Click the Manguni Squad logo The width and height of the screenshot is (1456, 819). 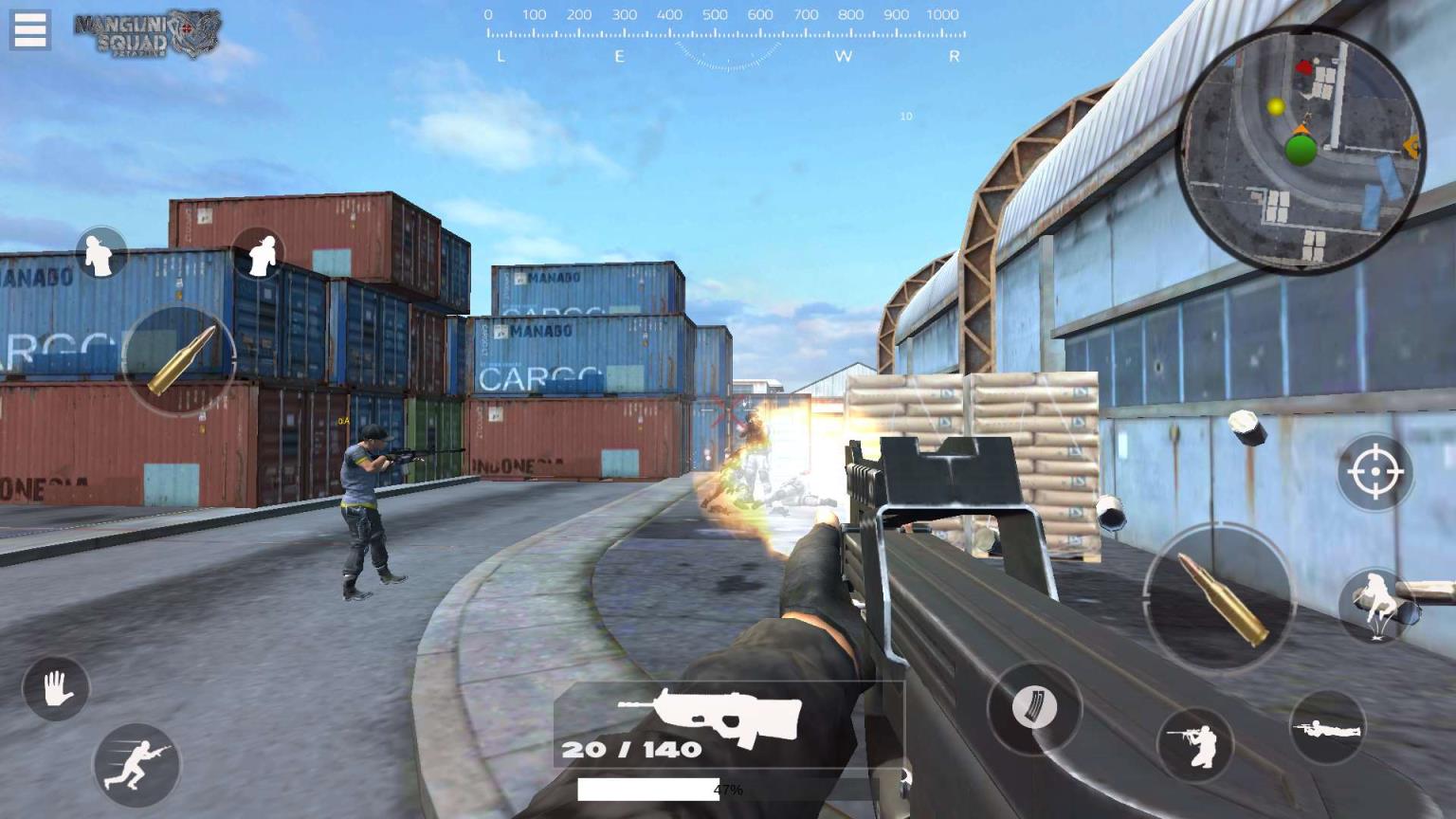[x=148, y=34]
